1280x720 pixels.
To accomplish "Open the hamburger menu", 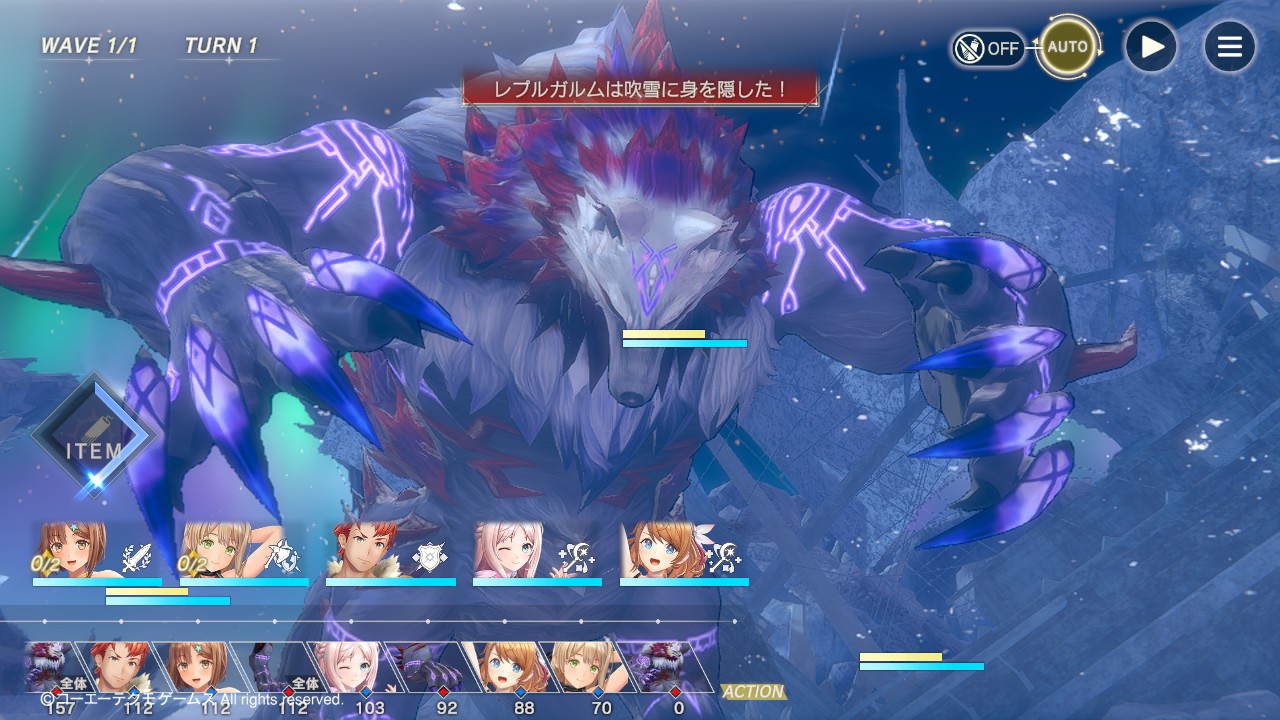I will click(x=1229, y=47).
